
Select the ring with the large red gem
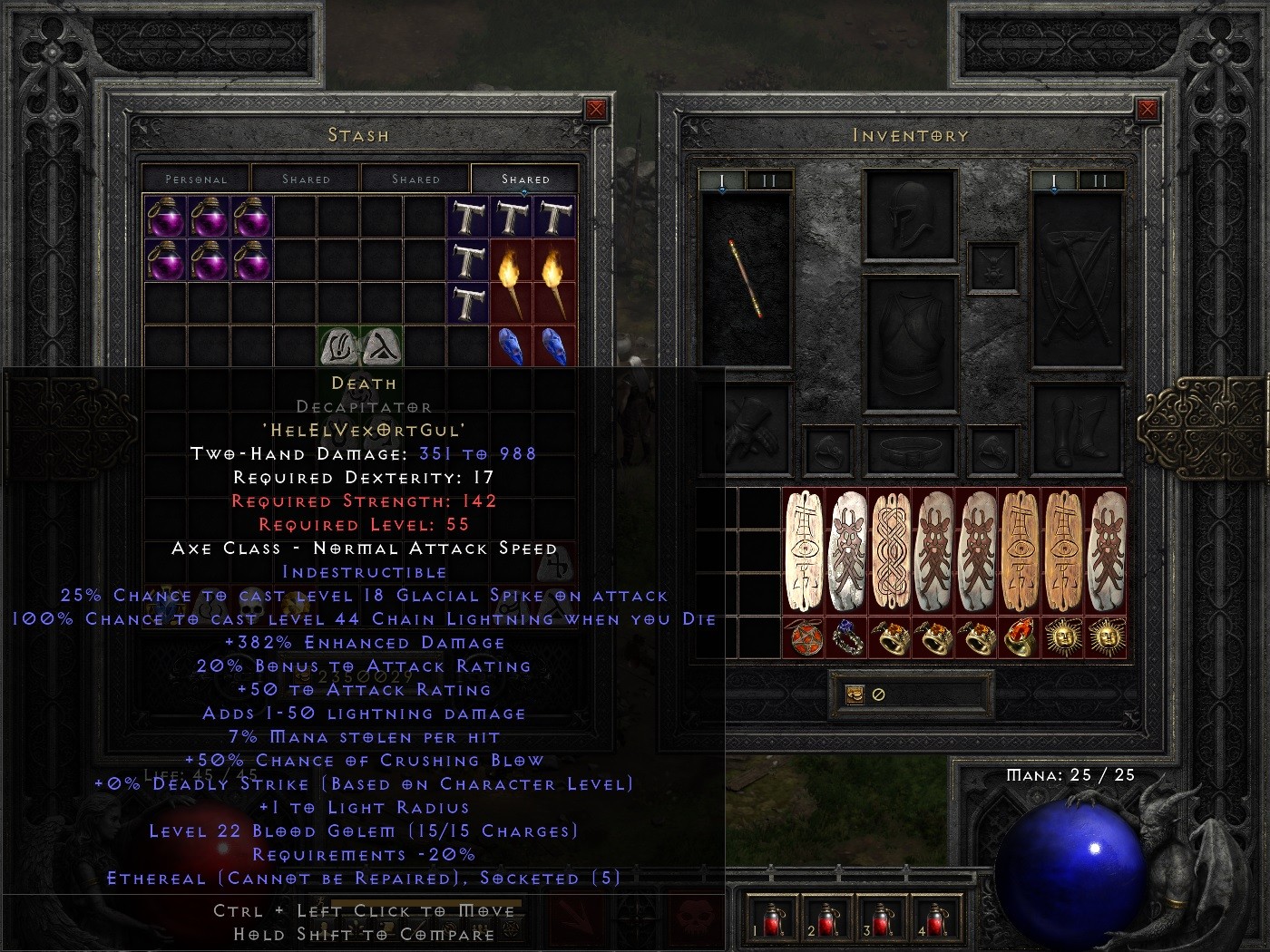click(x=1021, y=639)
